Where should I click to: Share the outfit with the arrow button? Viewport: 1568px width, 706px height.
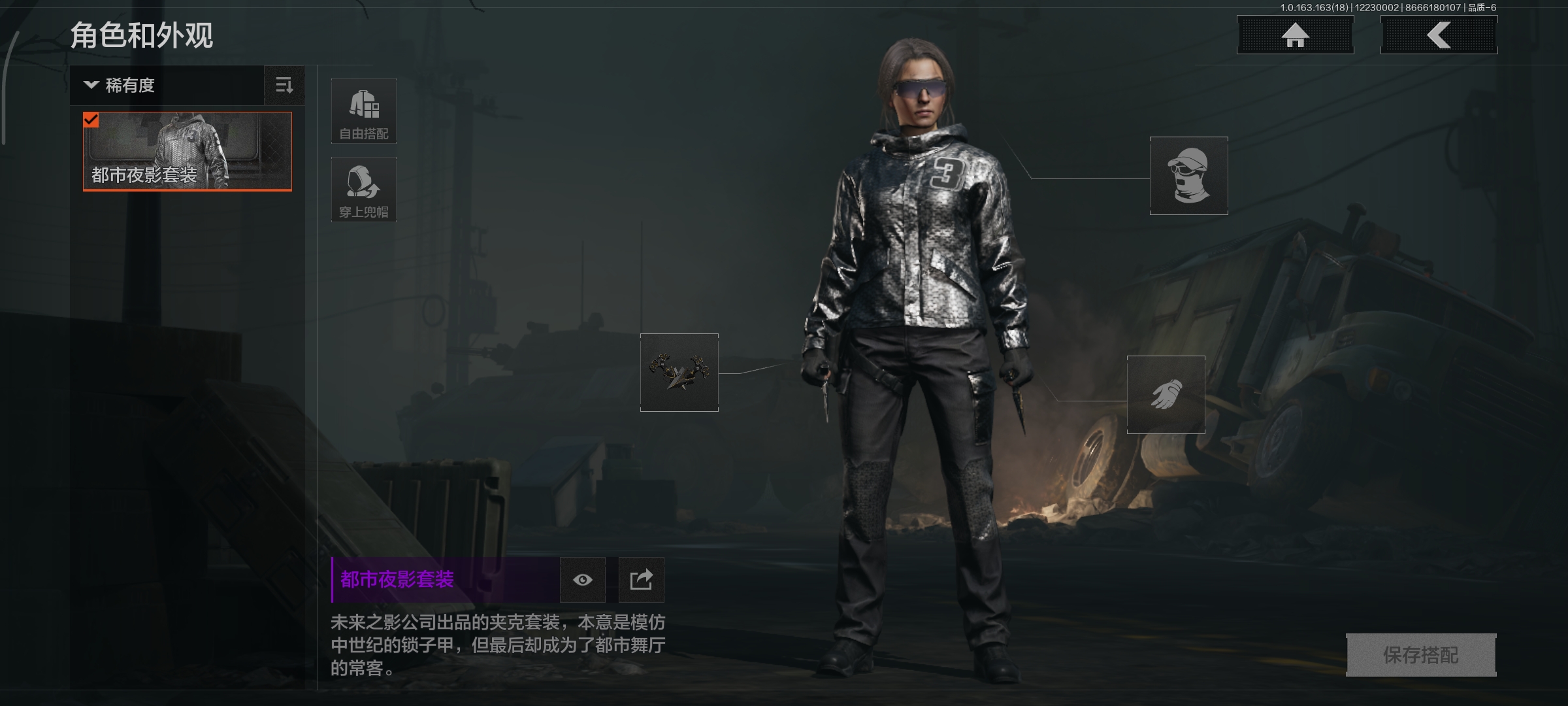(x=641, y=580)
